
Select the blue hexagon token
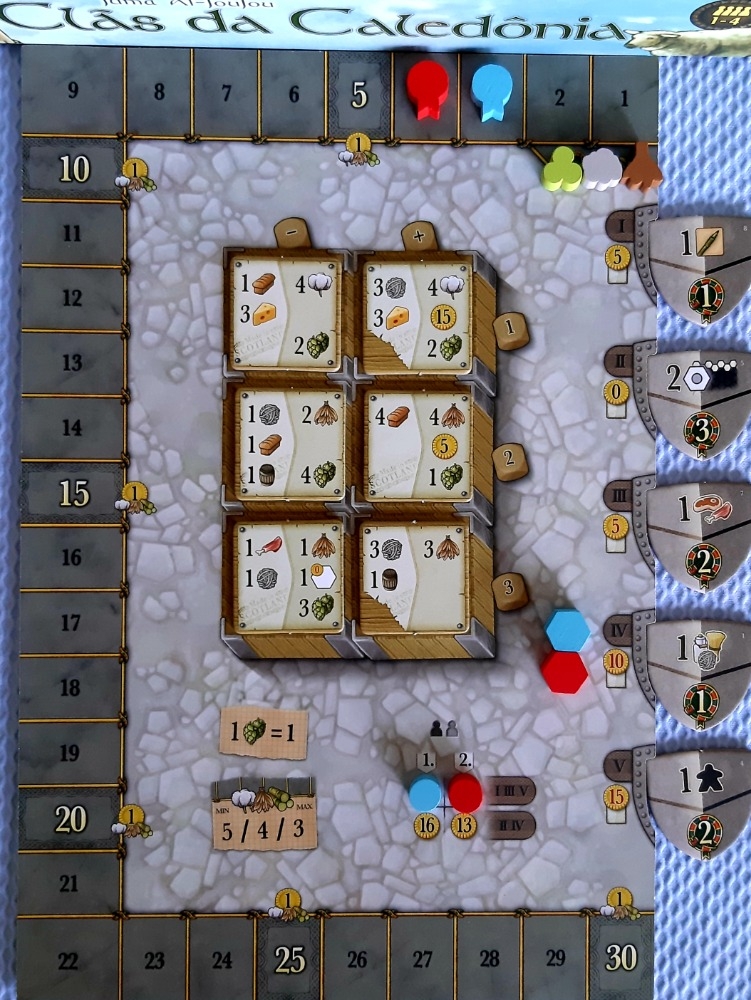(567, 630)
